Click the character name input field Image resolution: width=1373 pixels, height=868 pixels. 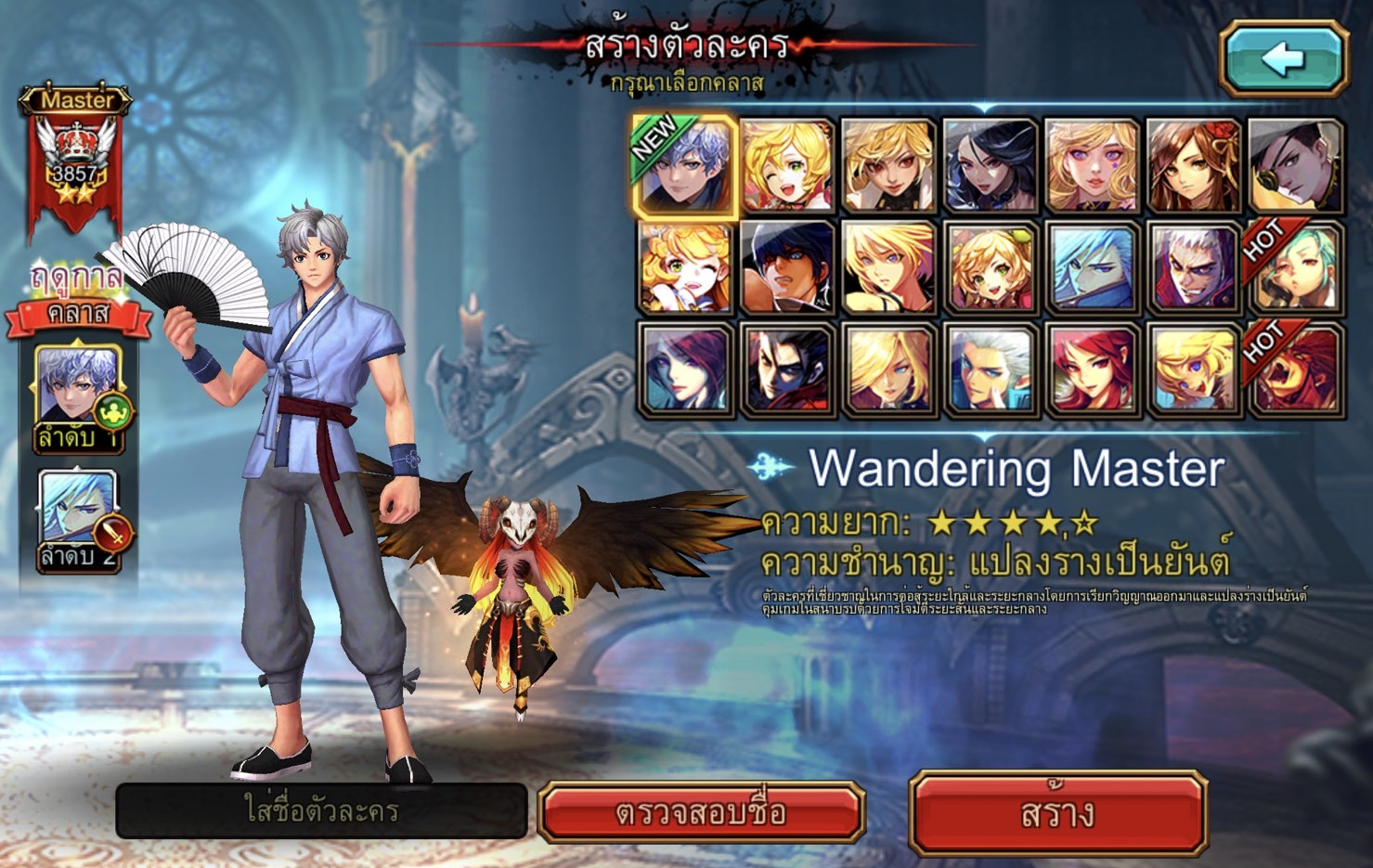321,810
